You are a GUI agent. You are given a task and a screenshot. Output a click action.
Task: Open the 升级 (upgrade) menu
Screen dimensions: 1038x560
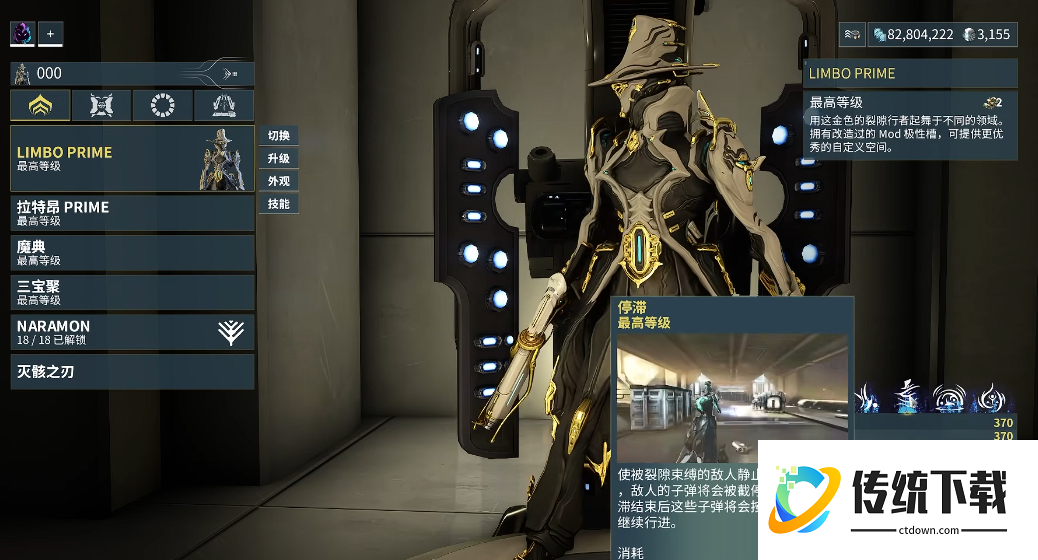(x=279, y=159)
